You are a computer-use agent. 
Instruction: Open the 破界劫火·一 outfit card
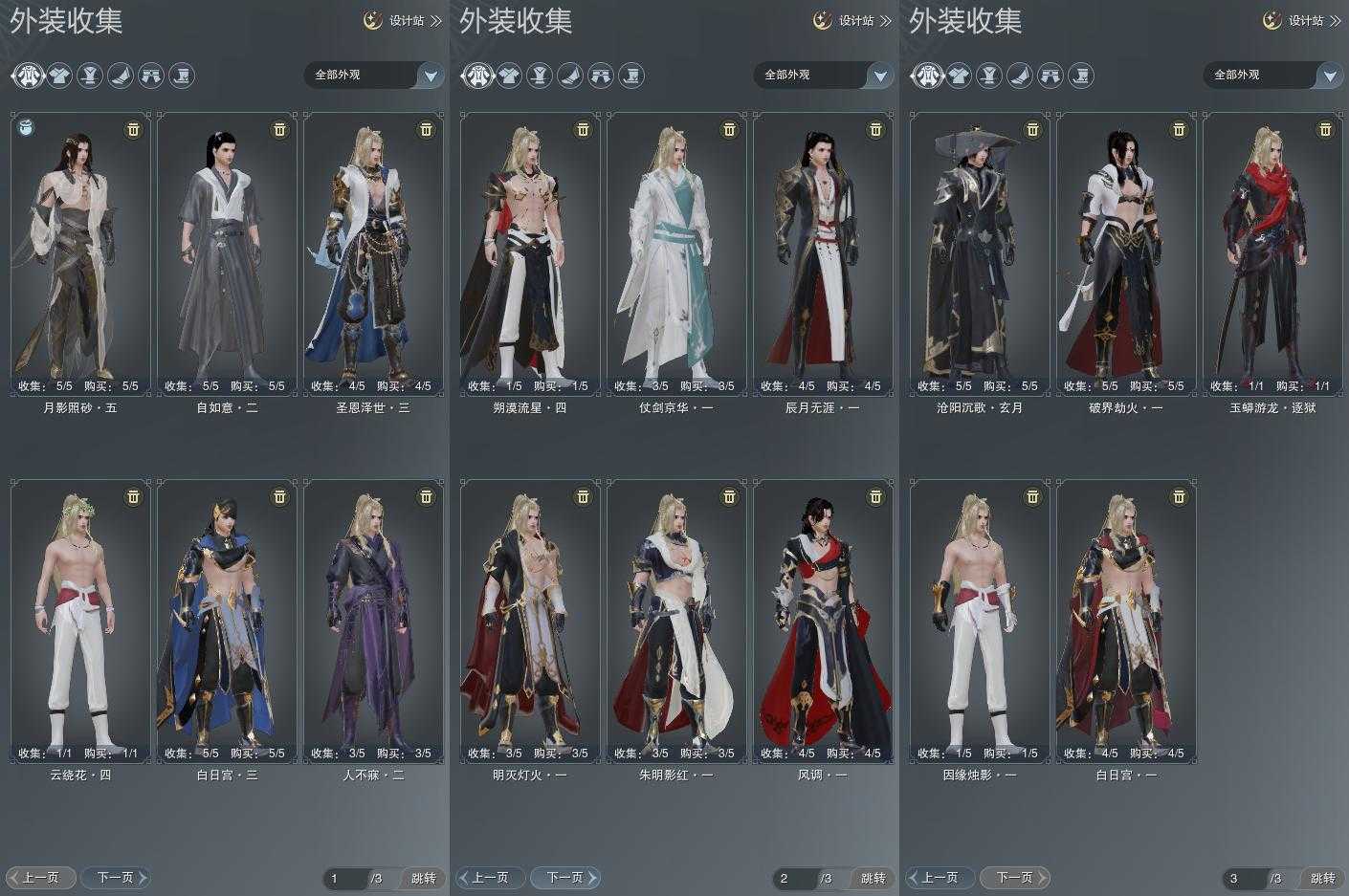click(1126, 253)
